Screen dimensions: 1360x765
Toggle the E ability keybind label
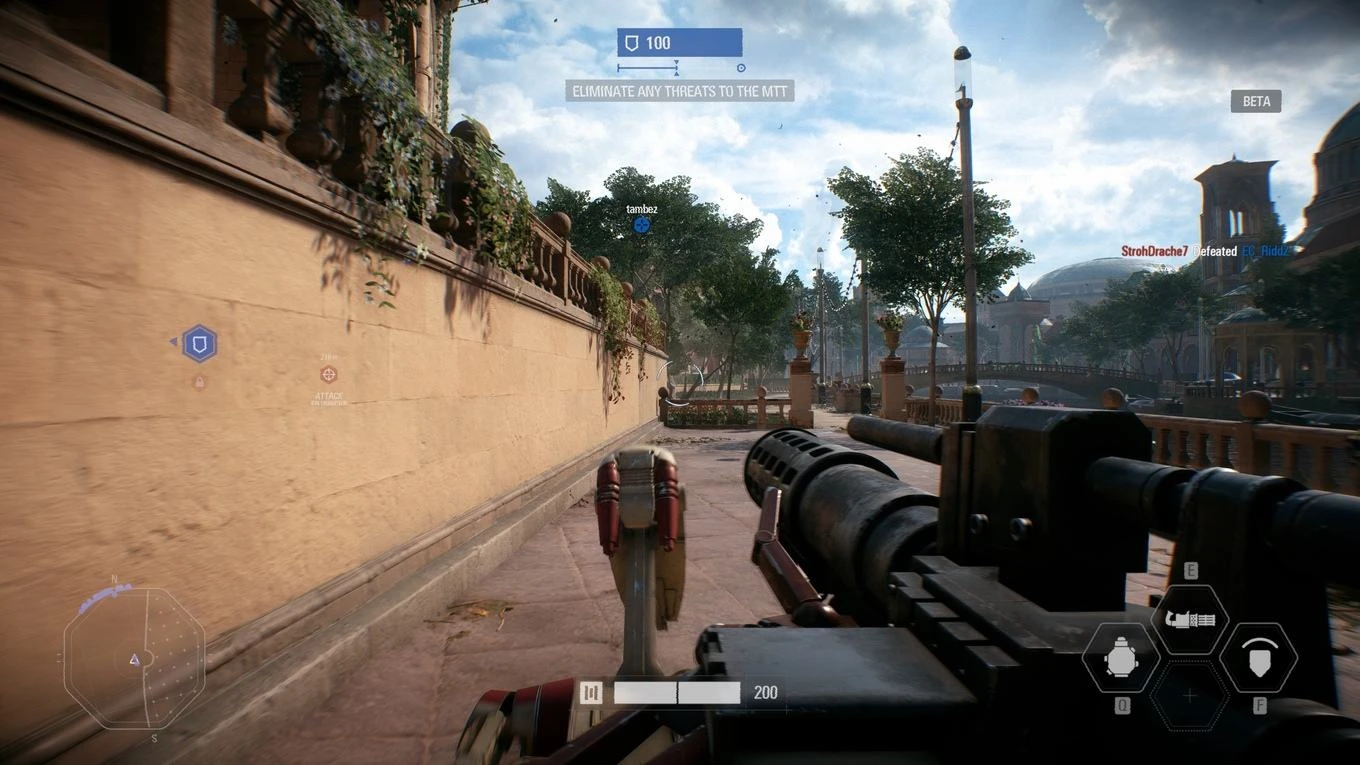pos(1190,570)
